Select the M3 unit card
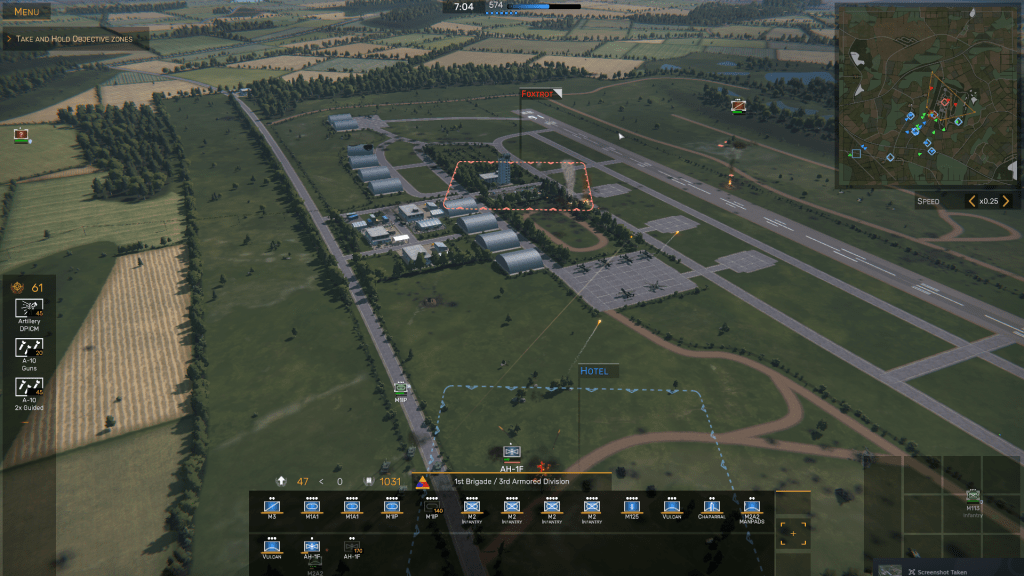1024x576 pixels. (272, 509)
